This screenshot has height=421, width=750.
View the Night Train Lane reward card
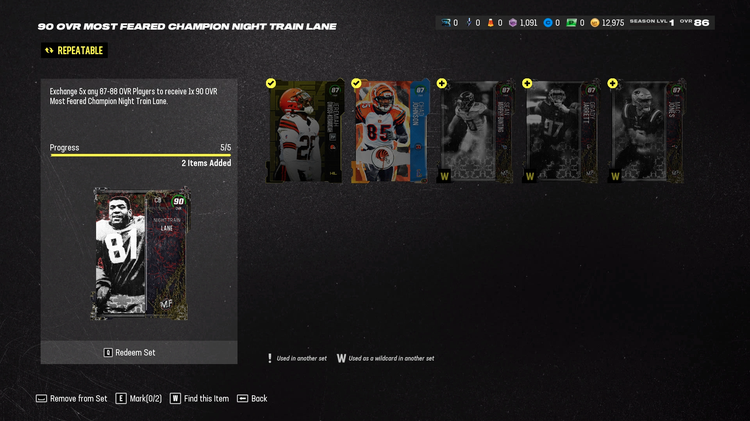[x=140, y=253]
